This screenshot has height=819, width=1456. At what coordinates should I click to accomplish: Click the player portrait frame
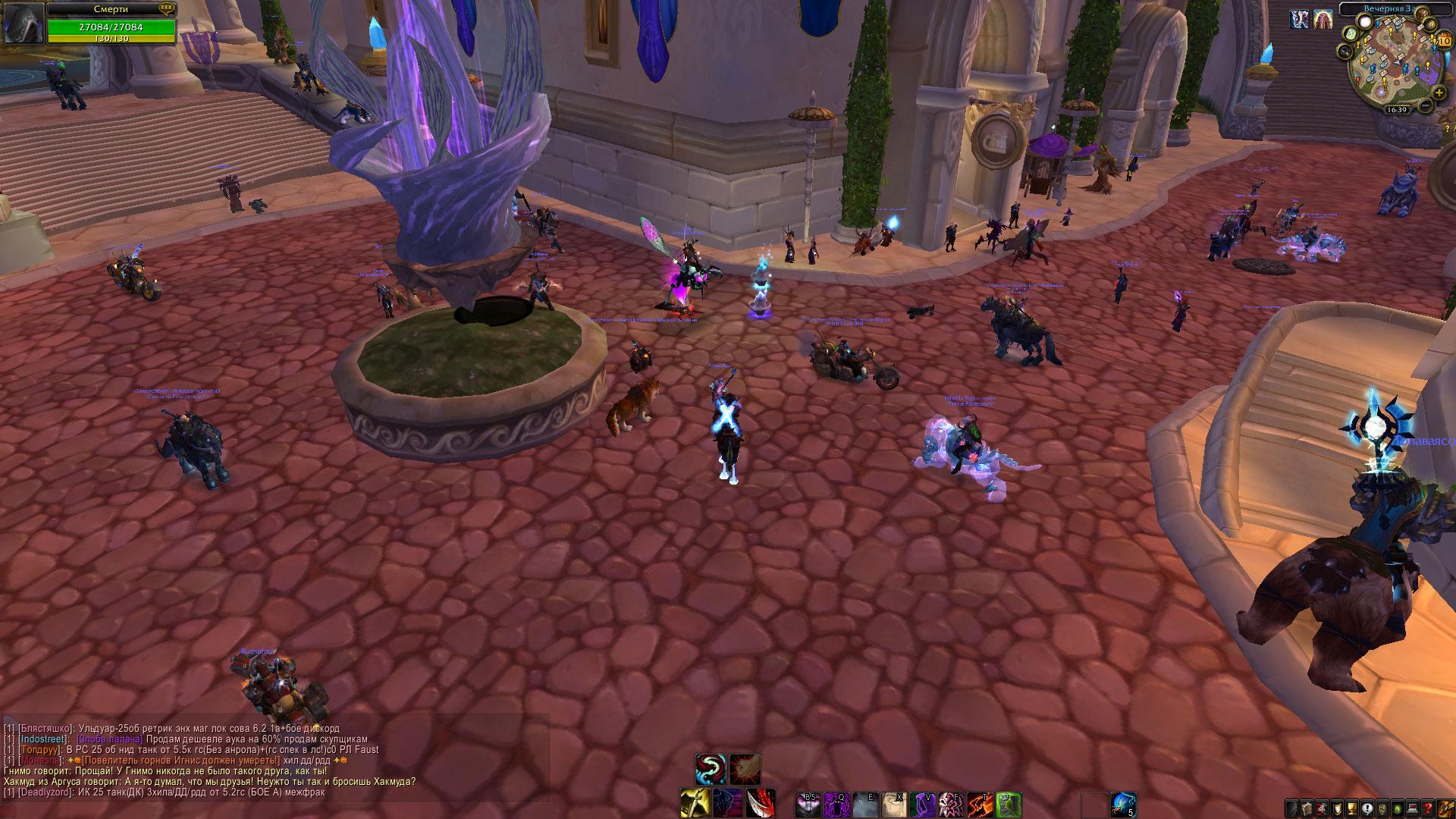coord(23,23)
